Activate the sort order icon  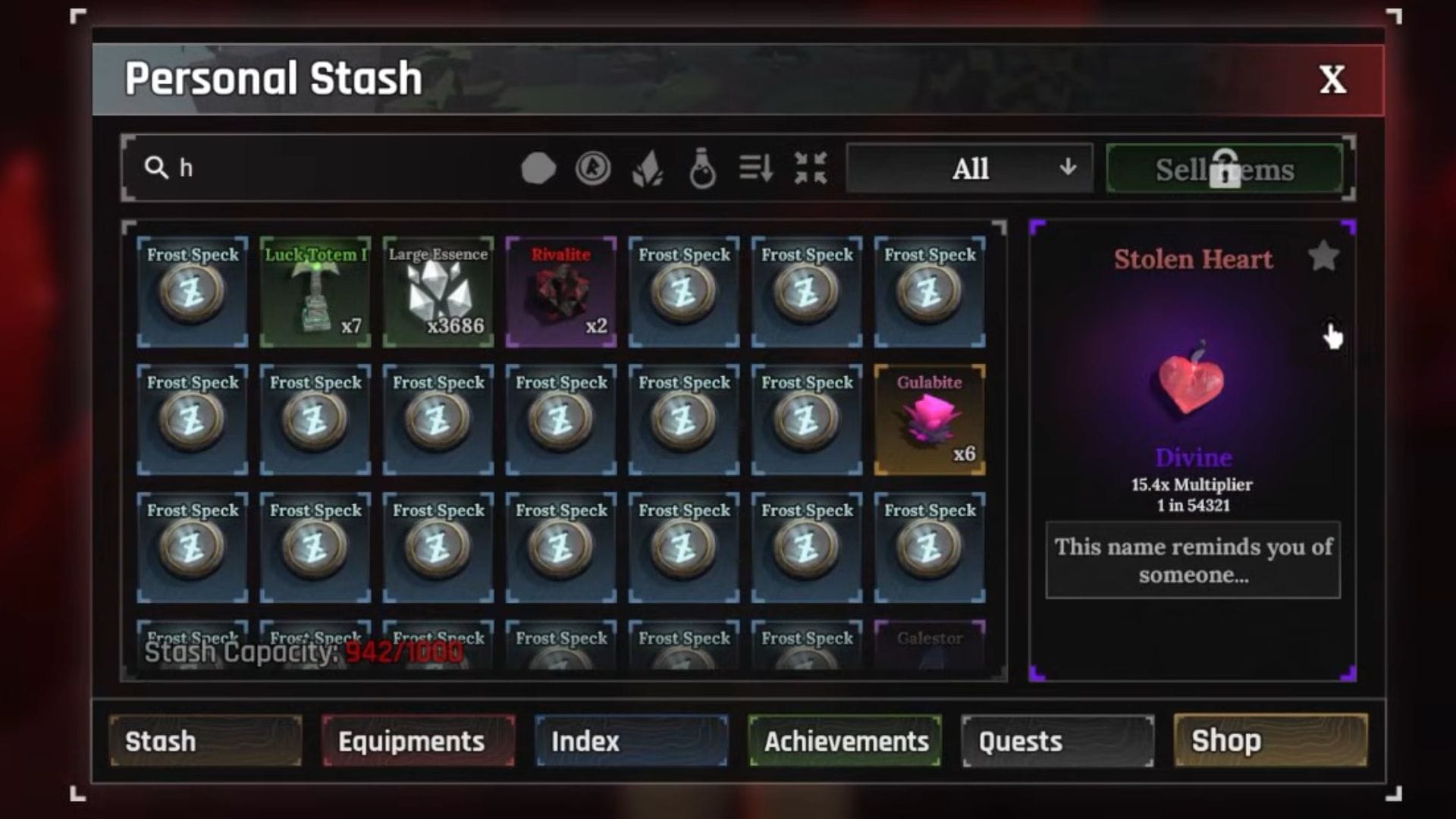(755, 168)
